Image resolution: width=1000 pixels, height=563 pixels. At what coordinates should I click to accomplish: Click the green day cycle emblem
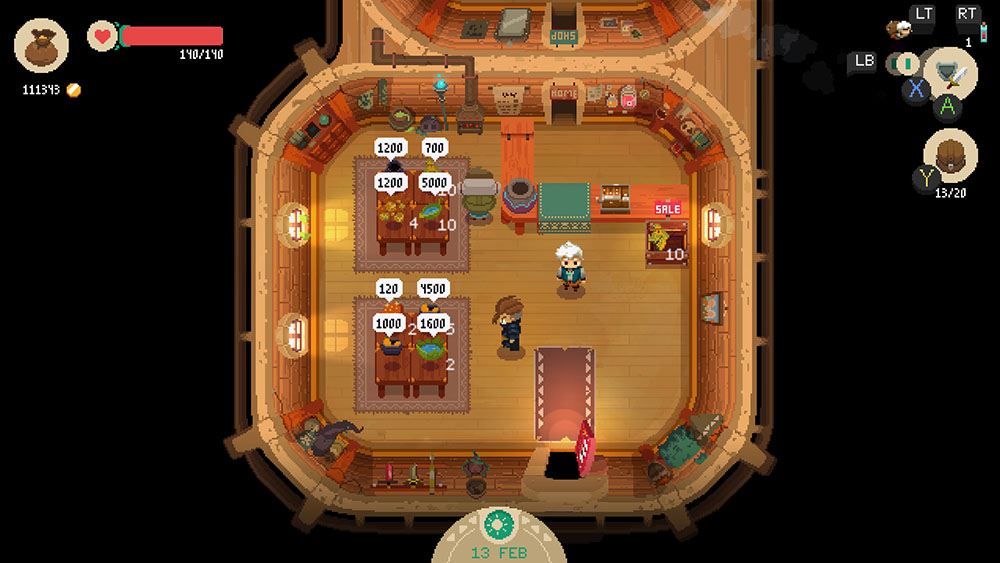[499, 523]
